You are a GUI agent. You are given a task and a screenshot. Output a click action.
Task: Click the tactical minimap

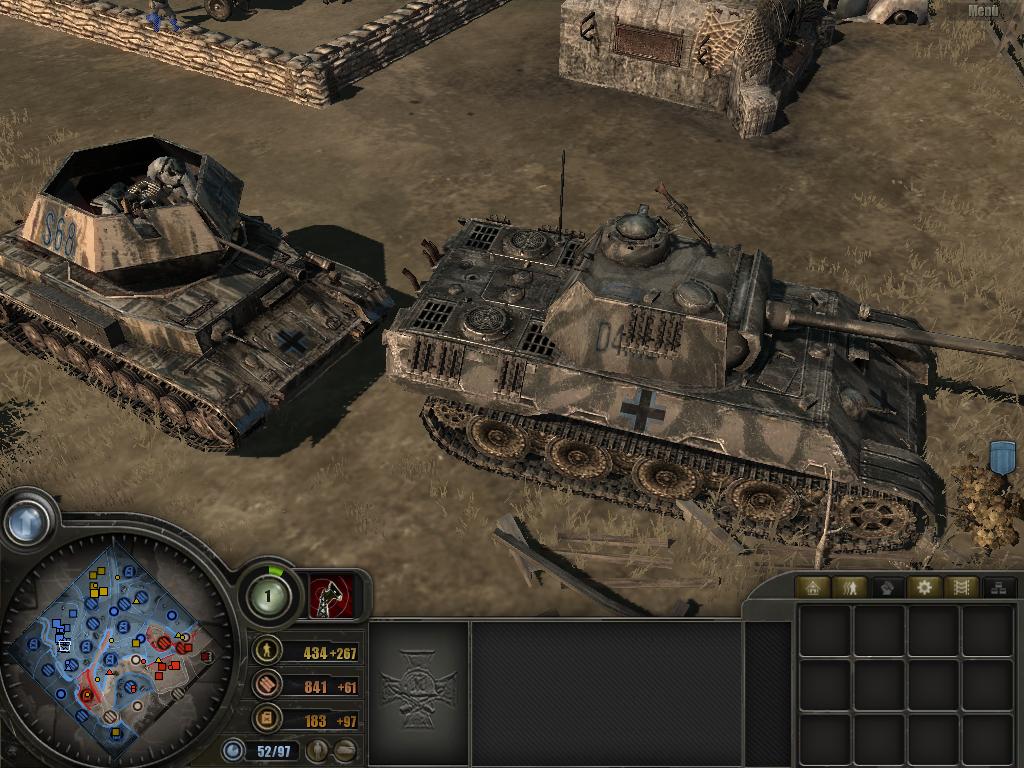point(118,639)
